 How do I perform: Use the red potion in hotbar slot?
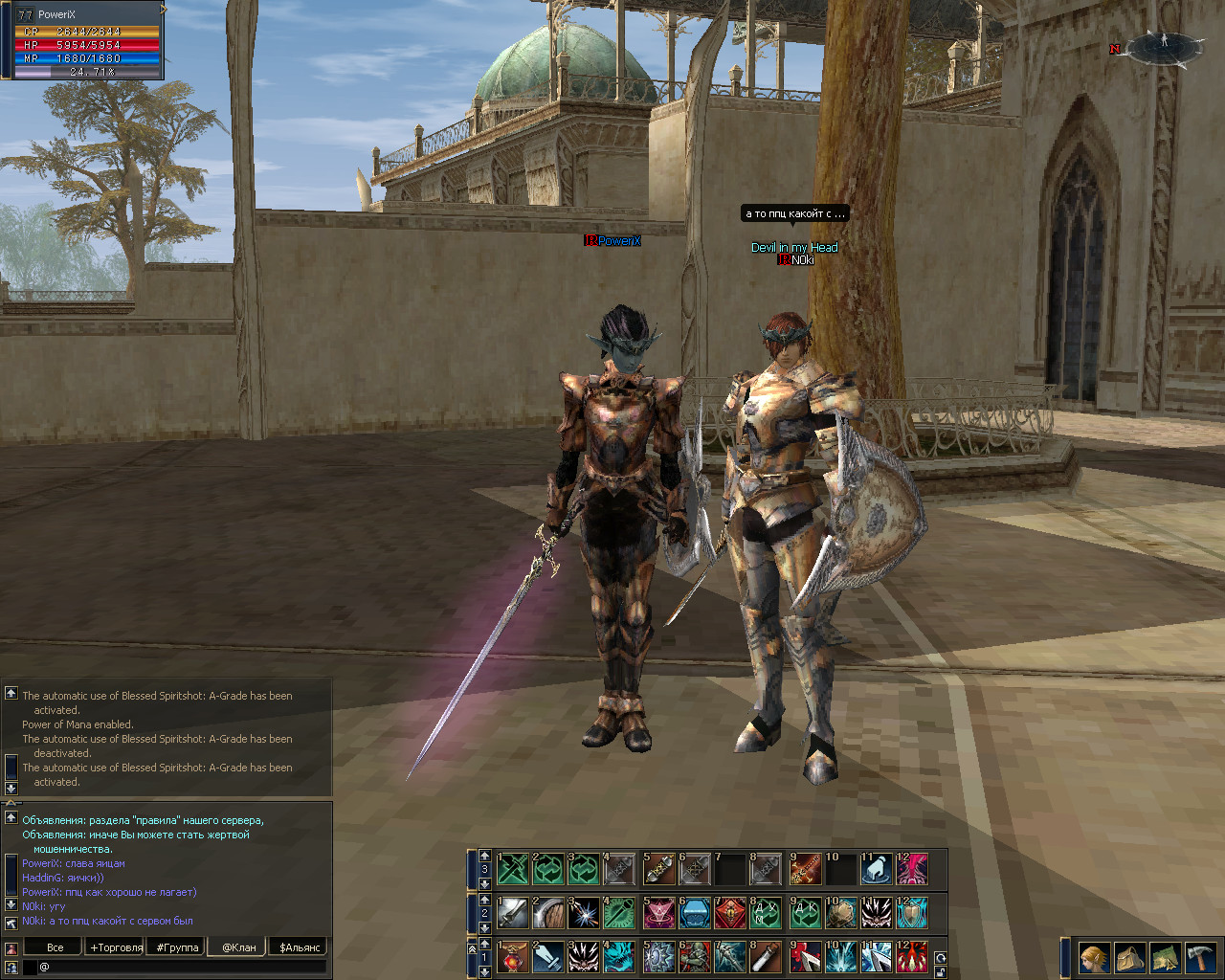pyautogui.click(x=512, y=957)
